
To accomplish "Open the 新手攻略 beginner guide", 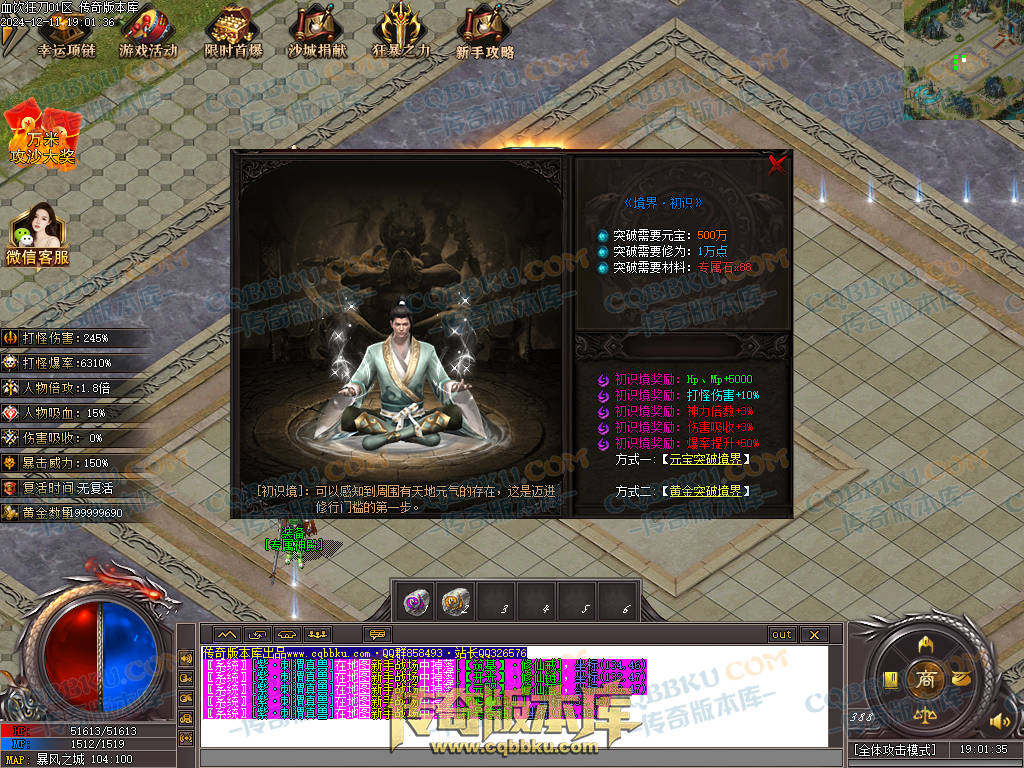I will pyautogui.click(x=485, y=34).
